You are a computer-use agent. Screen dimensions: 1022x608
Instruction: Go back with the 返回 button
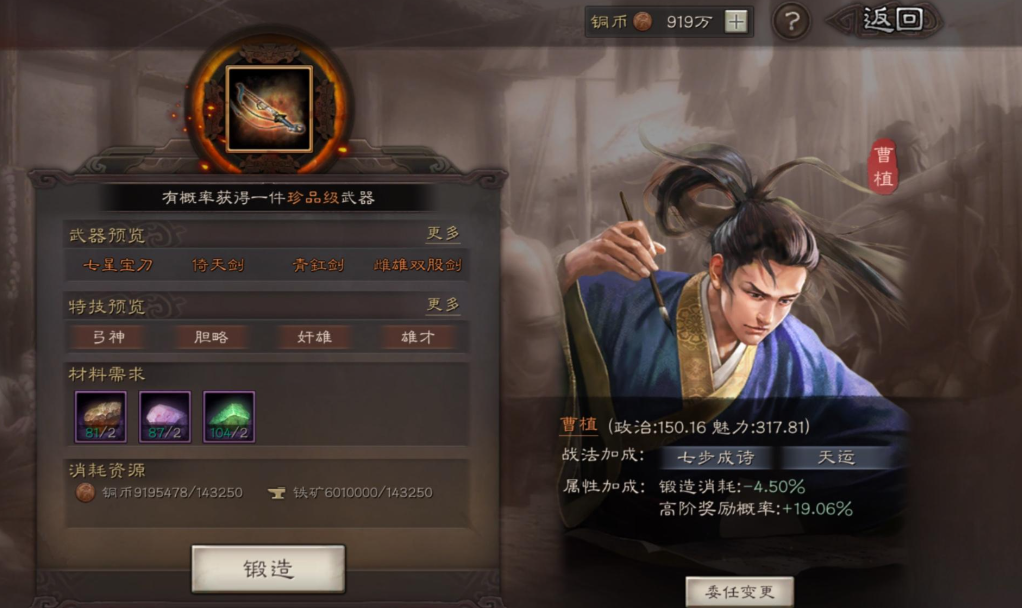893,19
